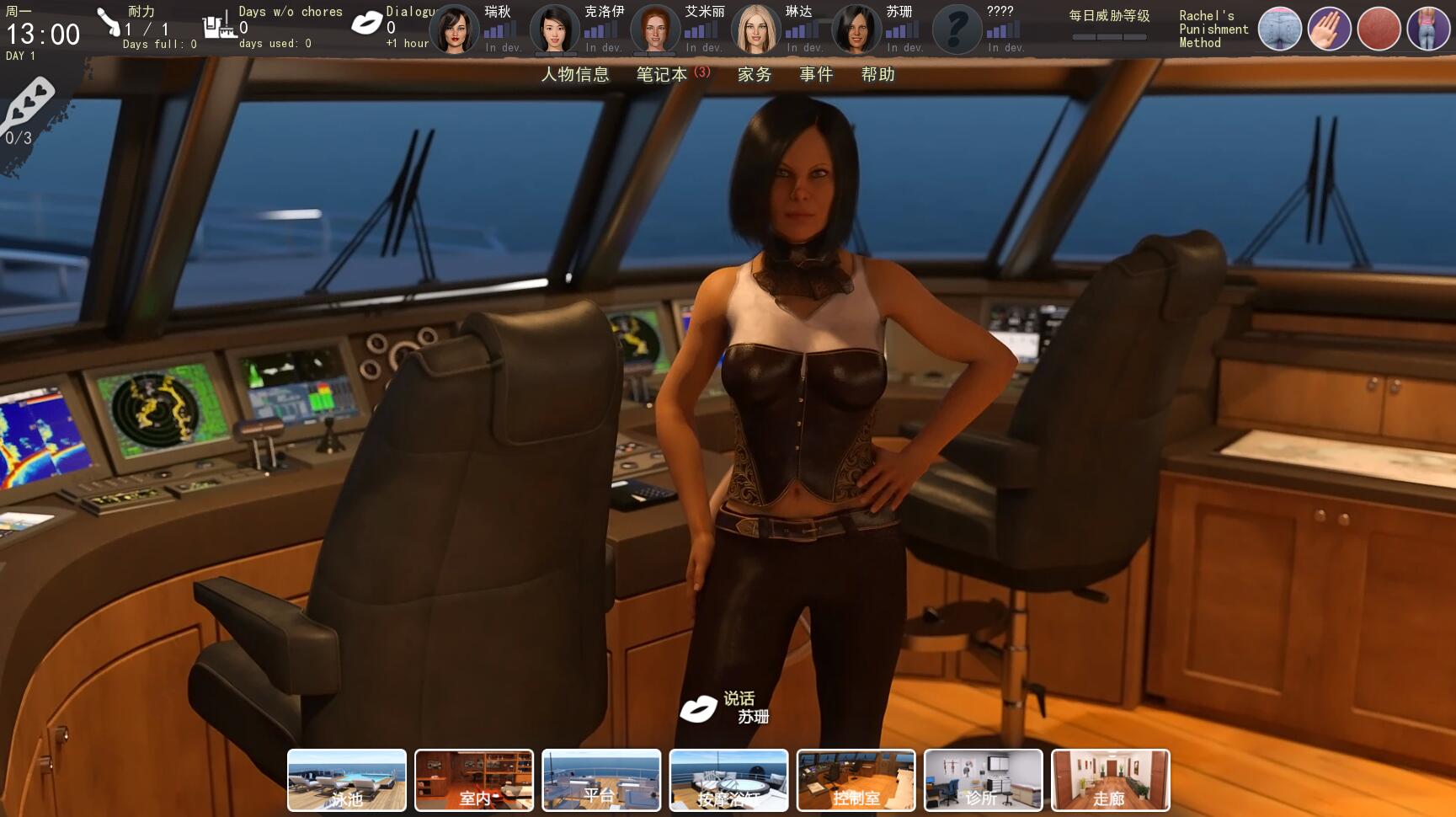
Task: Go to the 泳池 pool location
Action: point(347,781)
